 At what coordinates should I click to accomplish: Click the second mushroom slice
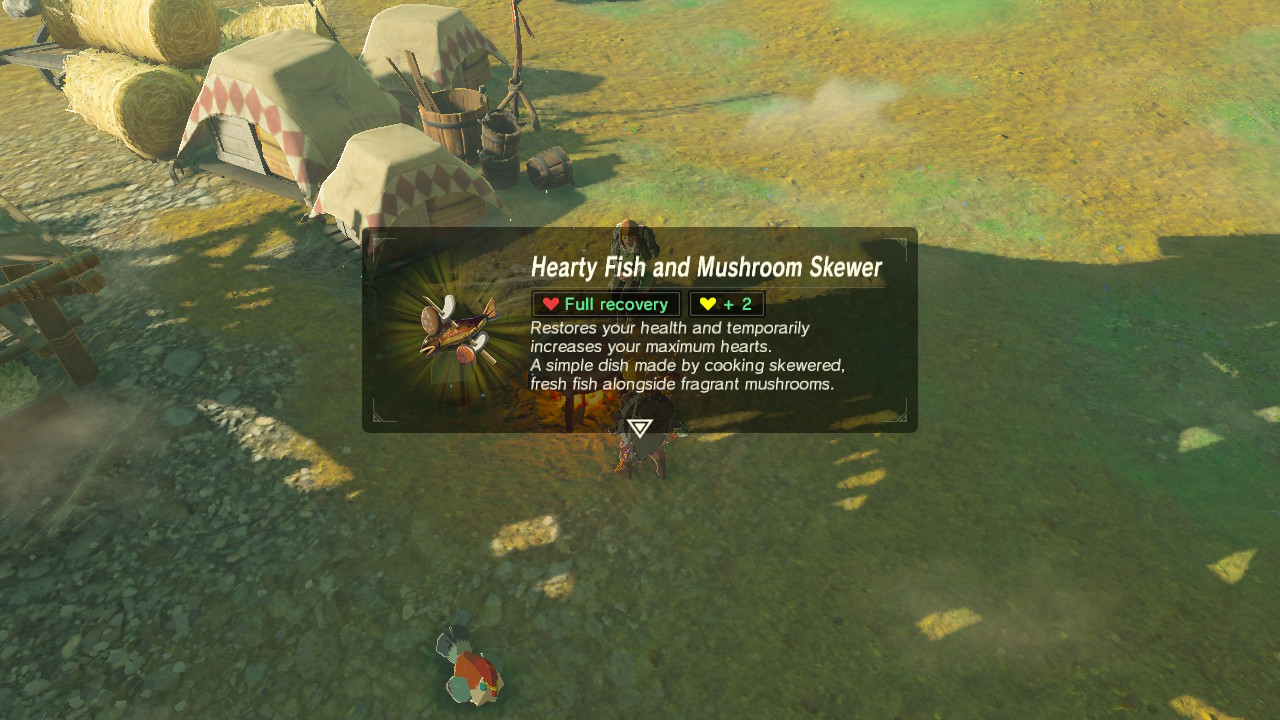click(464, 354)
